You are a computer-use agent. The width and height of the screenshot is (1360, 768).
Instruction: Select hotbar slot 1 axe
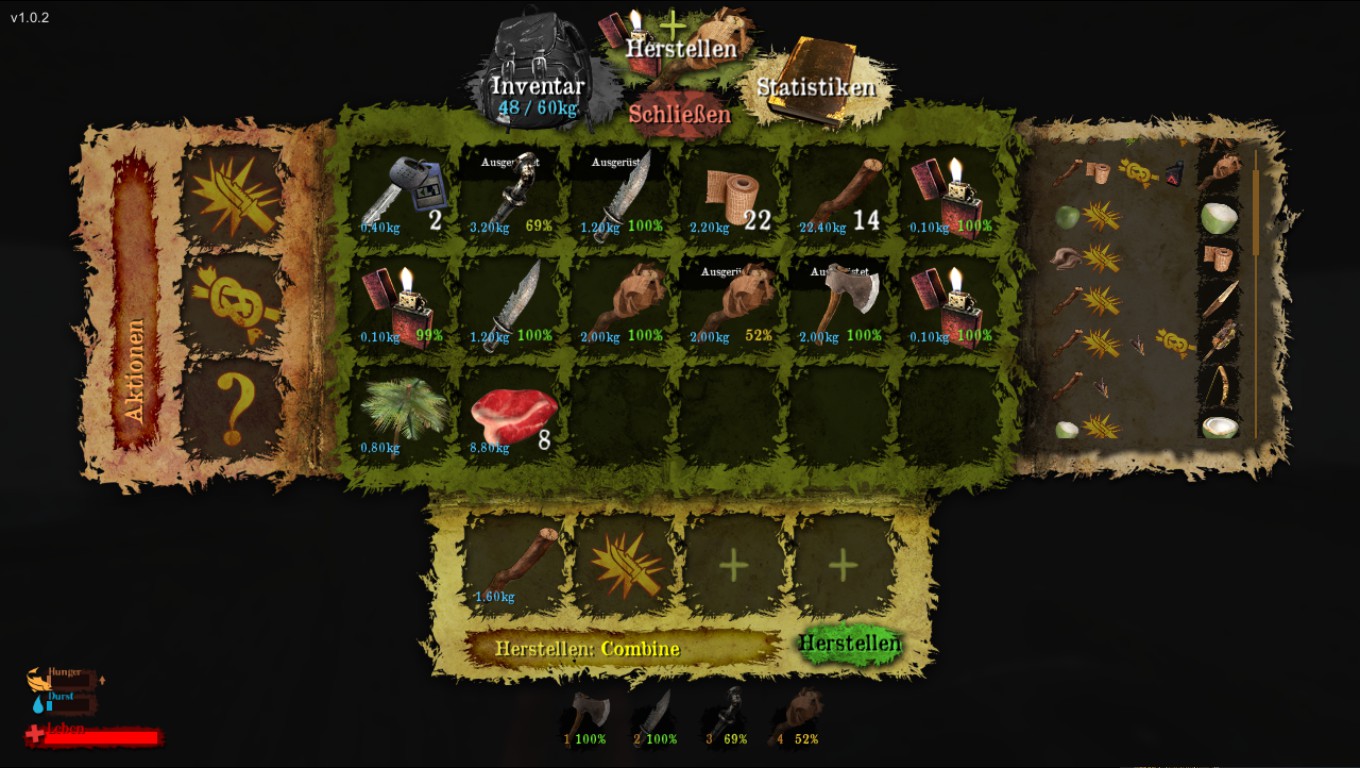point(586,719)
